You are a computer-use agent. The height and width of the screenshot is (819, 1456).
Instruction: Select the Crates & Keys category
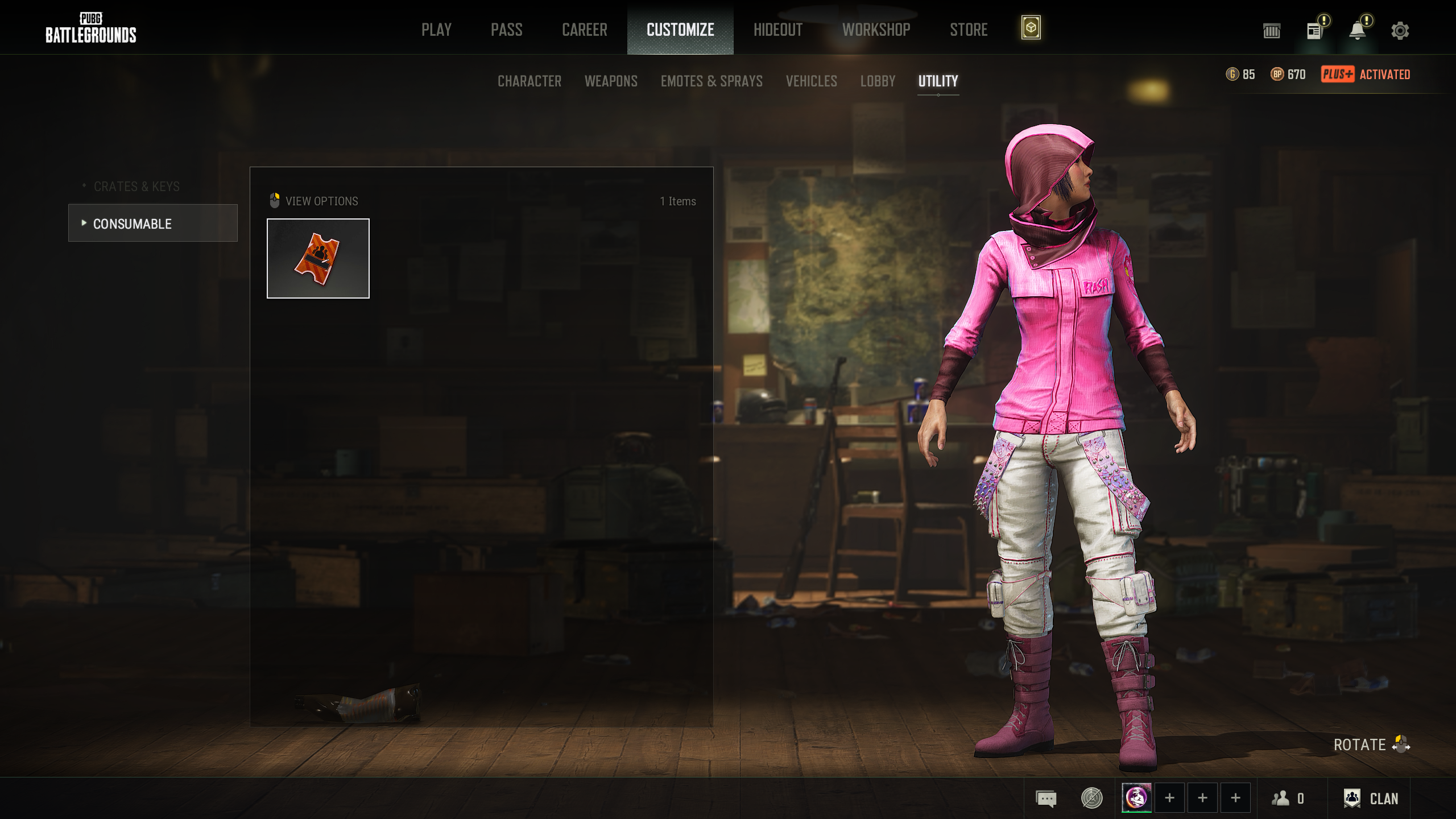pyautogui.click(x=136, y=187)
